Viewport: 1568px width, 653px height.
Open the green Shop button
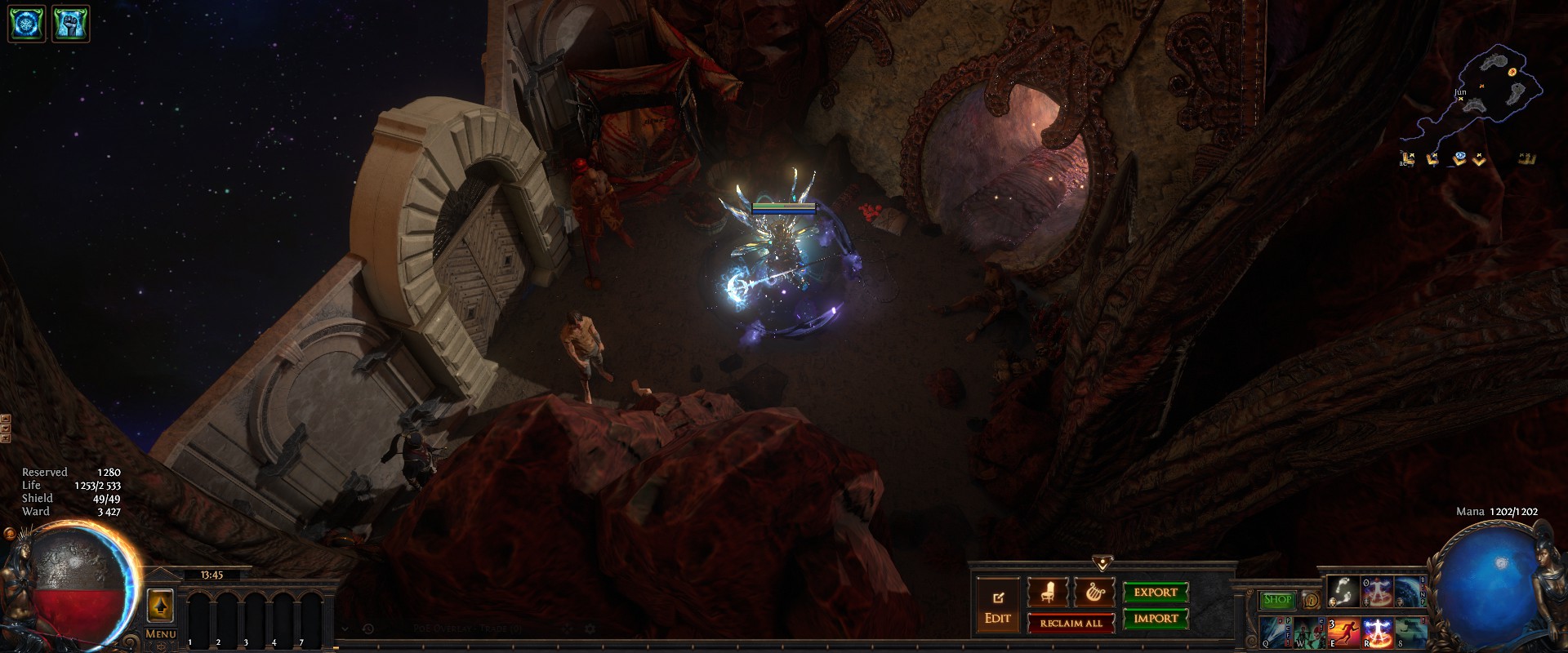pyautogui.click(x=1277, y=600)
